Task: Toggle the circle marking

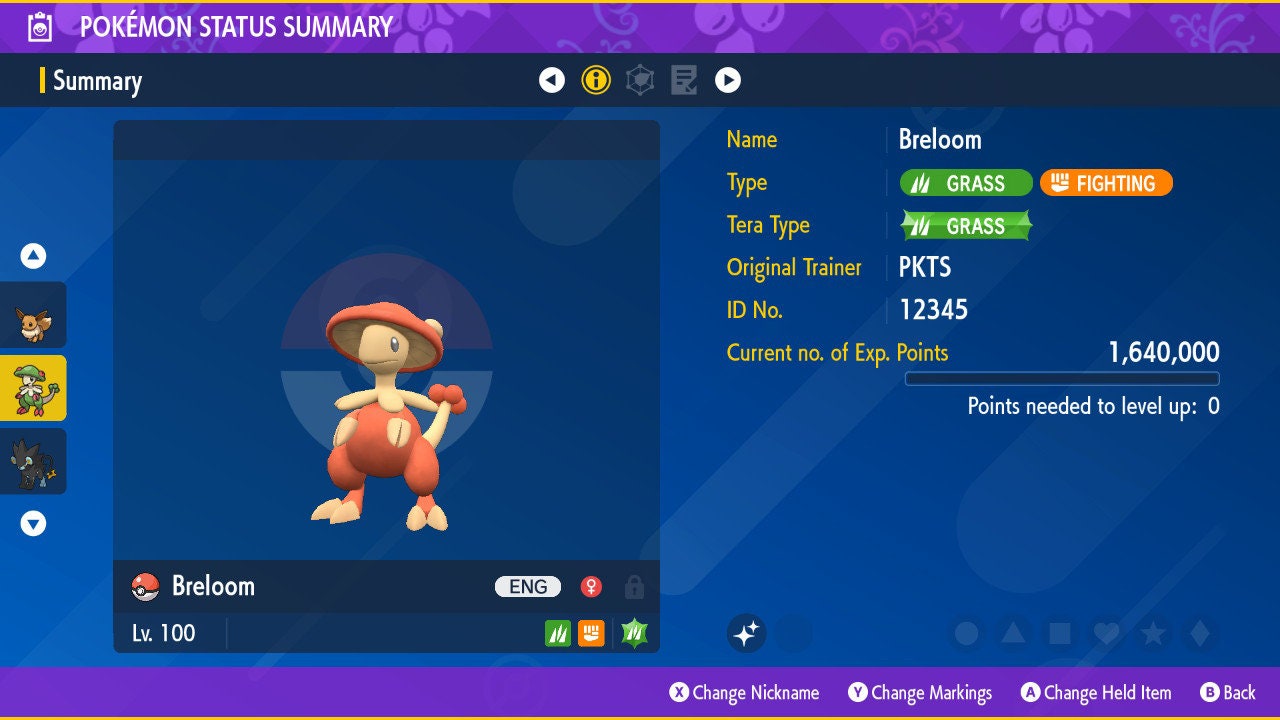Action: (966, 633)
